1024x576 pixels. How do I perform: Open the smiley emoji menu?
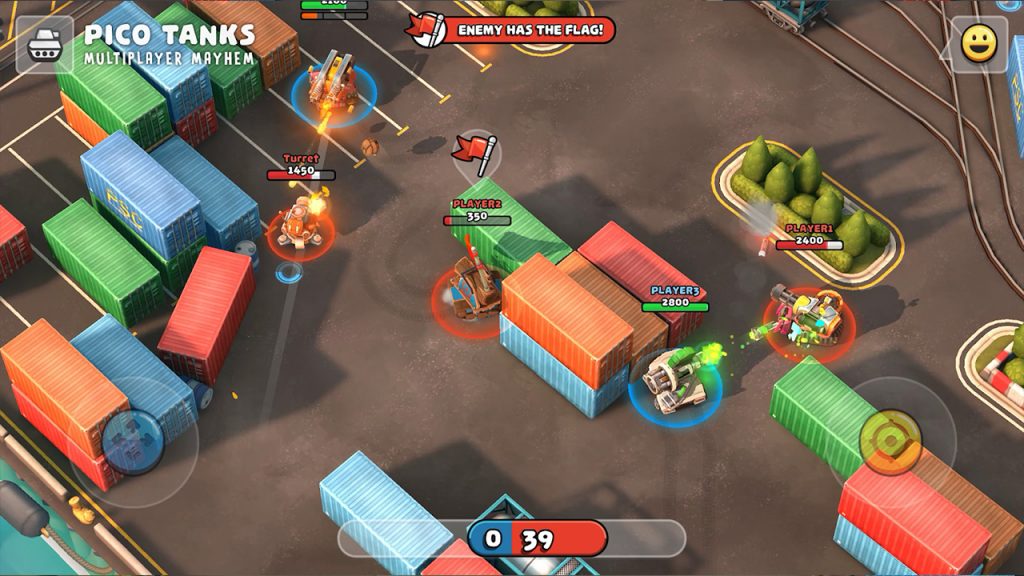[979, 44]
